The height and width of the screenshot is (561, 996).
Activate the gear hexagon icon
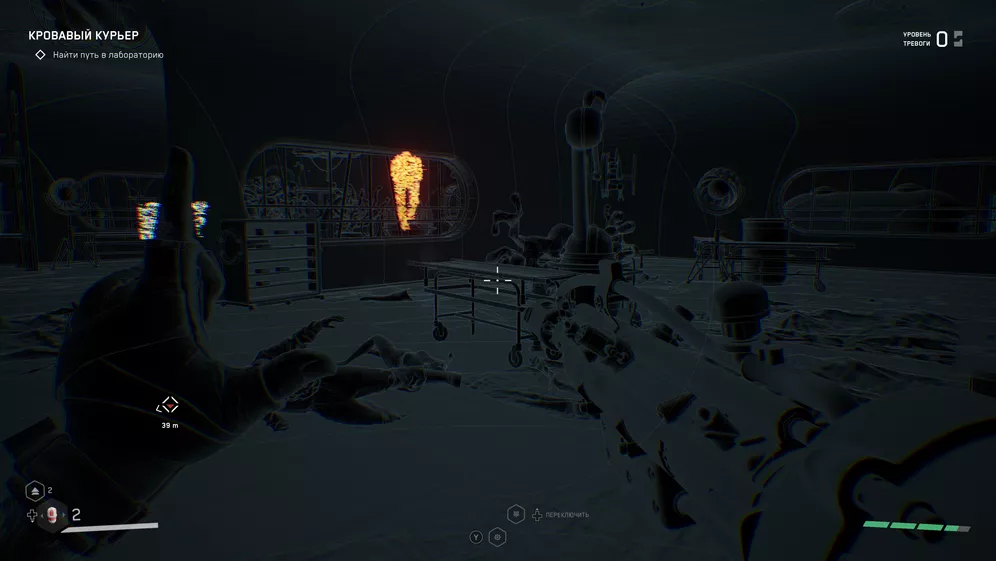[497, 537]
